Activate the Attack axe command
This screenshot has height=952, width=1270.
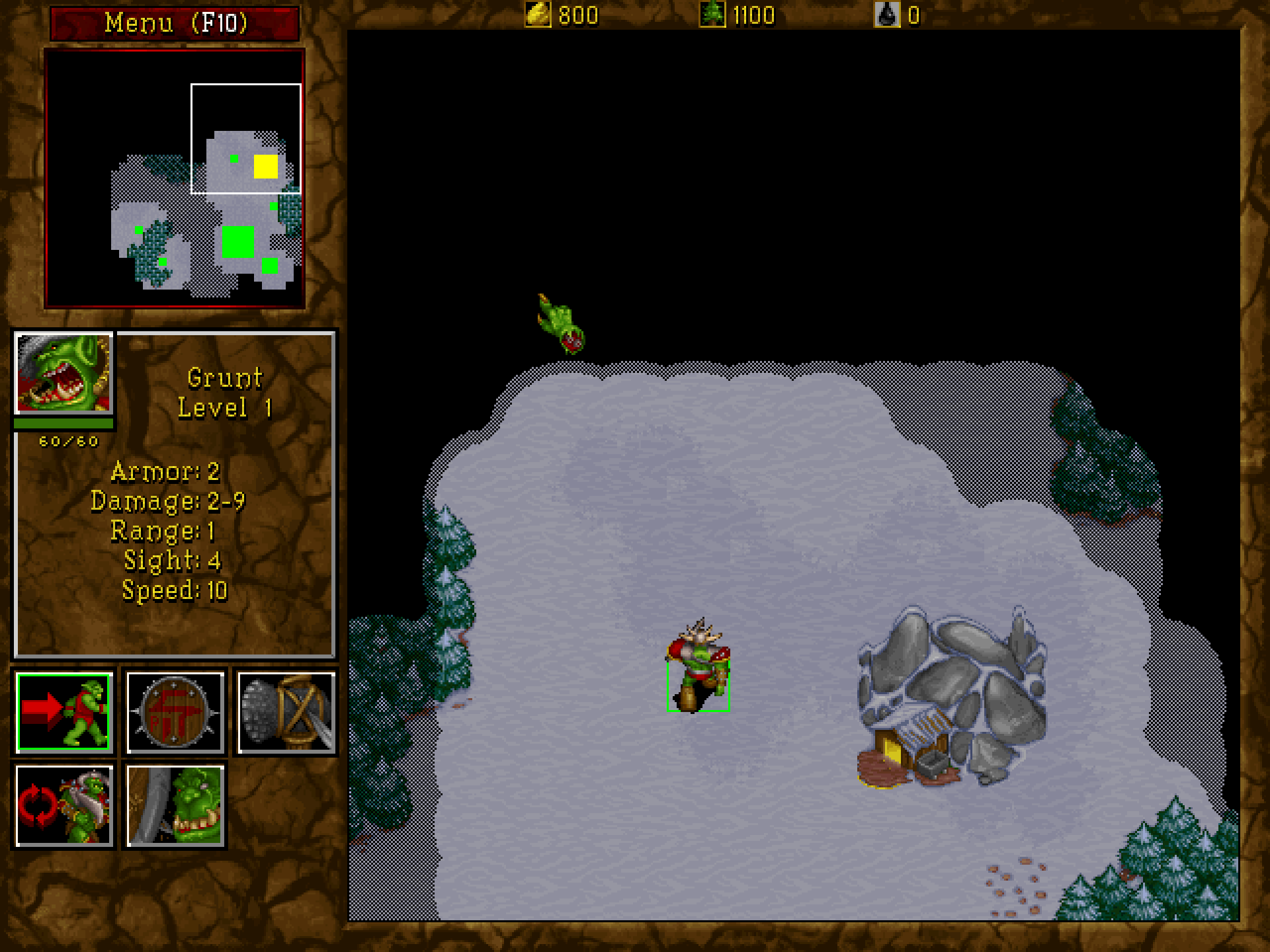[286, 711]
